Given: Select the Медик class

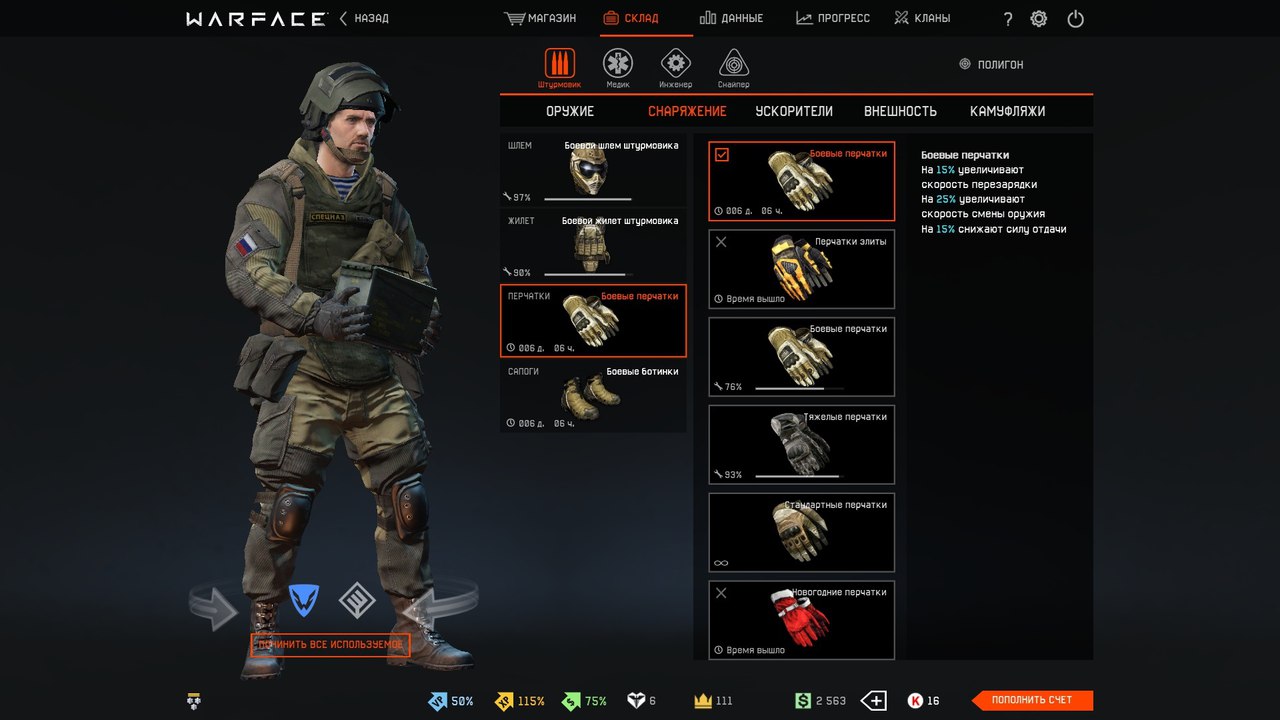Looking at the screenshot, I should (x=618, y=68).
